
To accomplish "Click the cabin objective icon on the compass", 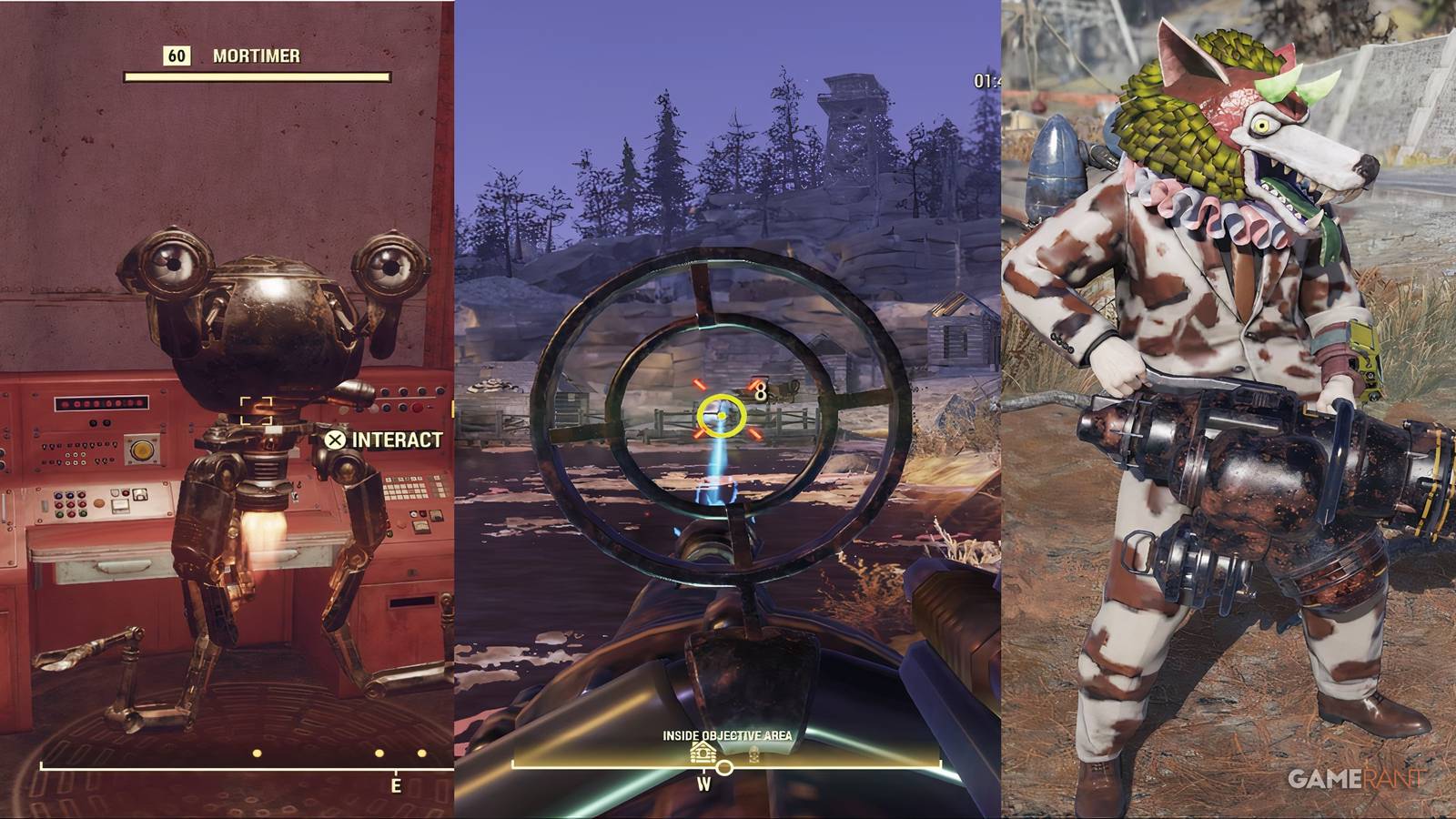I will click(703, 754).
